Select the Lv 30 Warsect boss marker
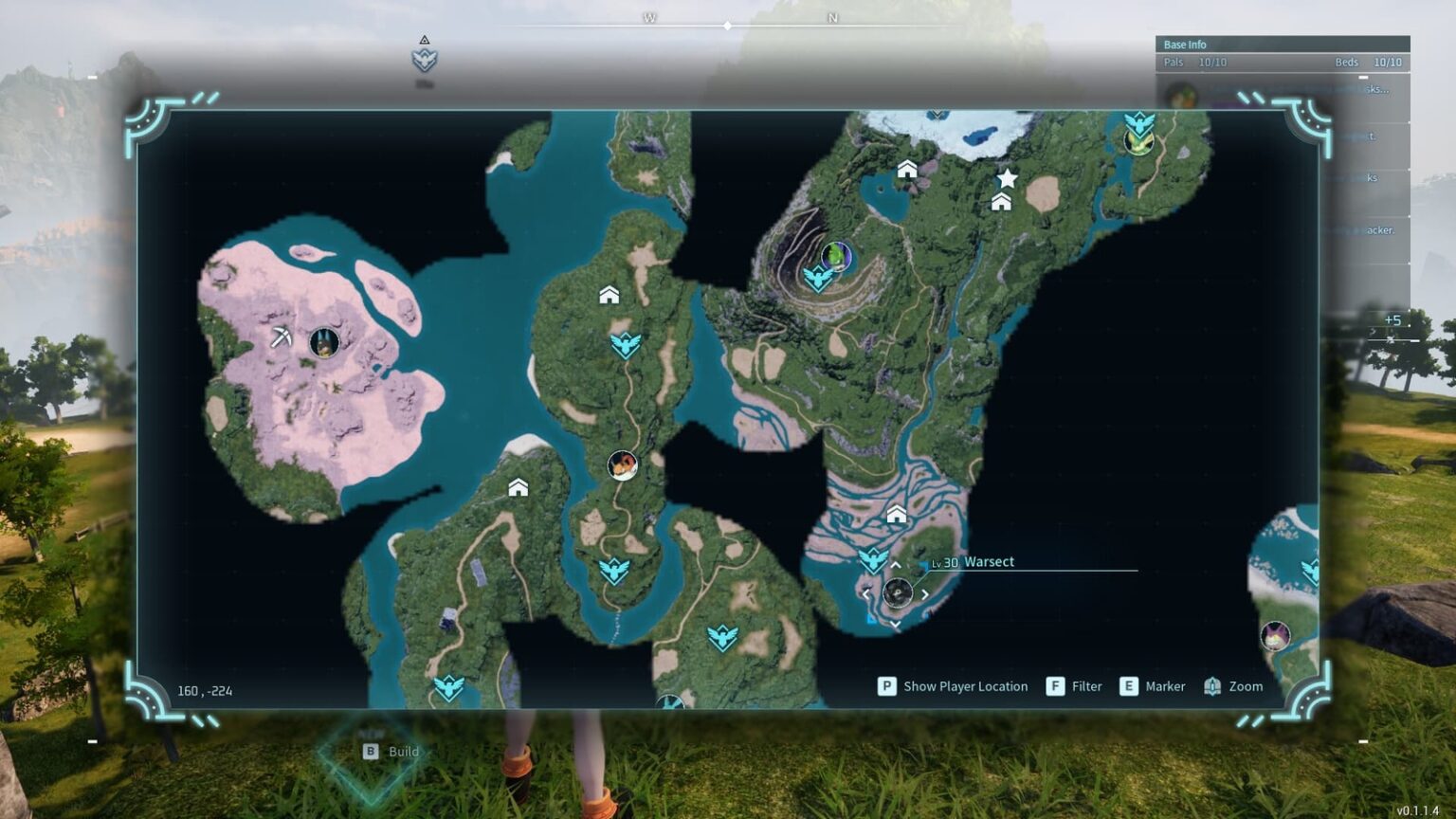 897,593
